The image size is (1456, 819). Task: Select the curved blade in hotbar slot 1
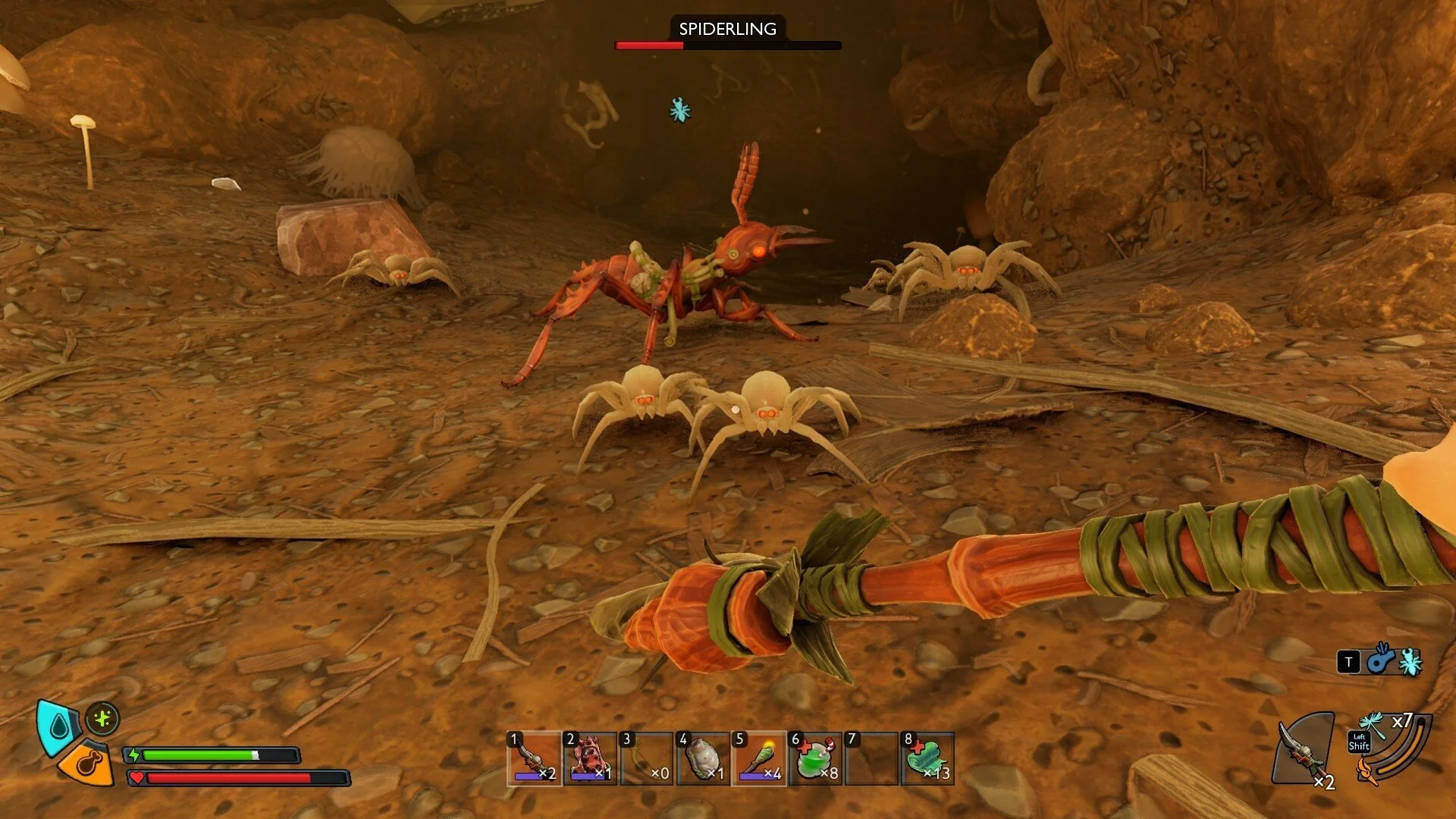[534, 758]
